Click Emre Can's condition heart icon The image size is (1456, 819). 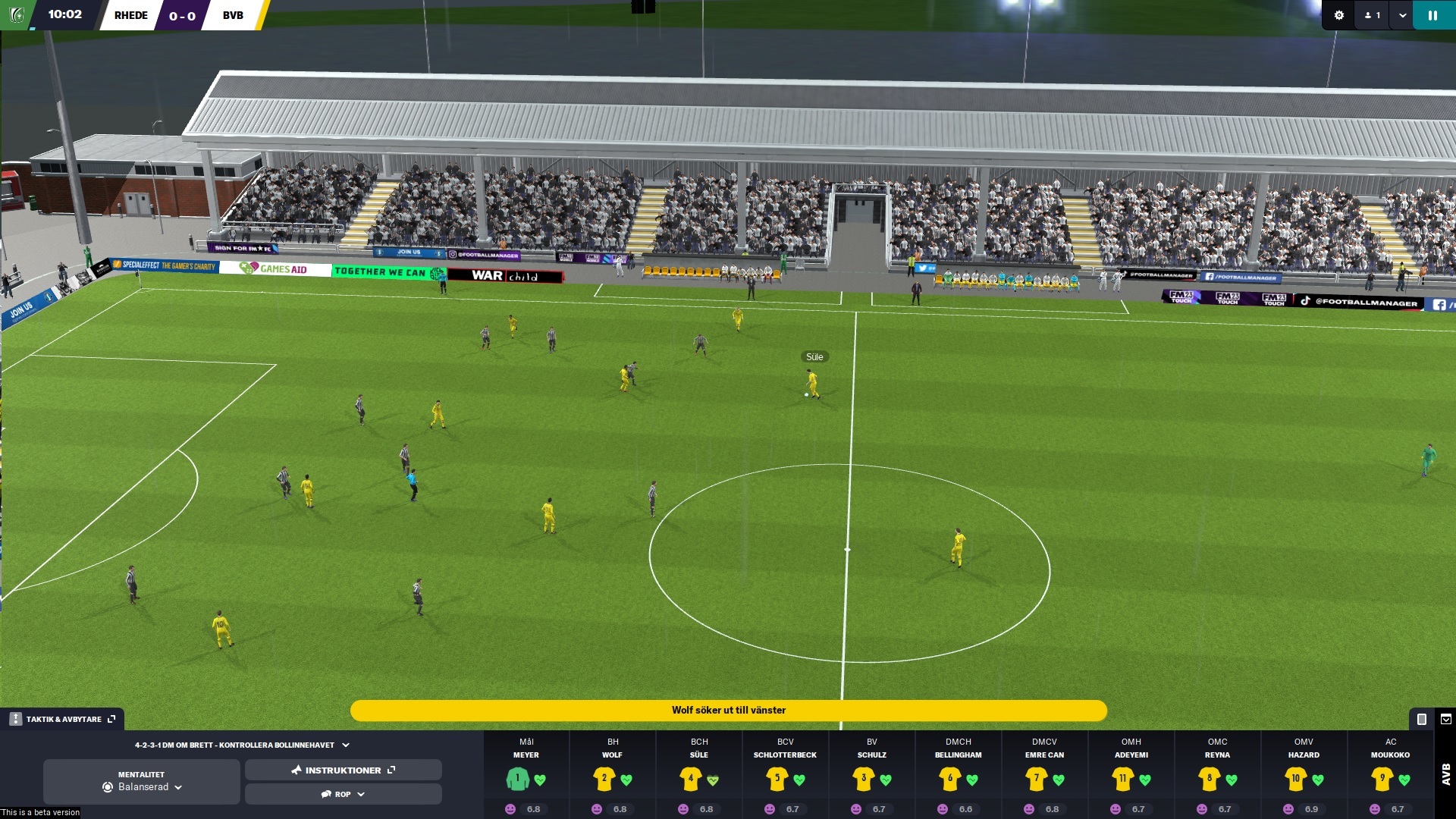click(1059, 779)
